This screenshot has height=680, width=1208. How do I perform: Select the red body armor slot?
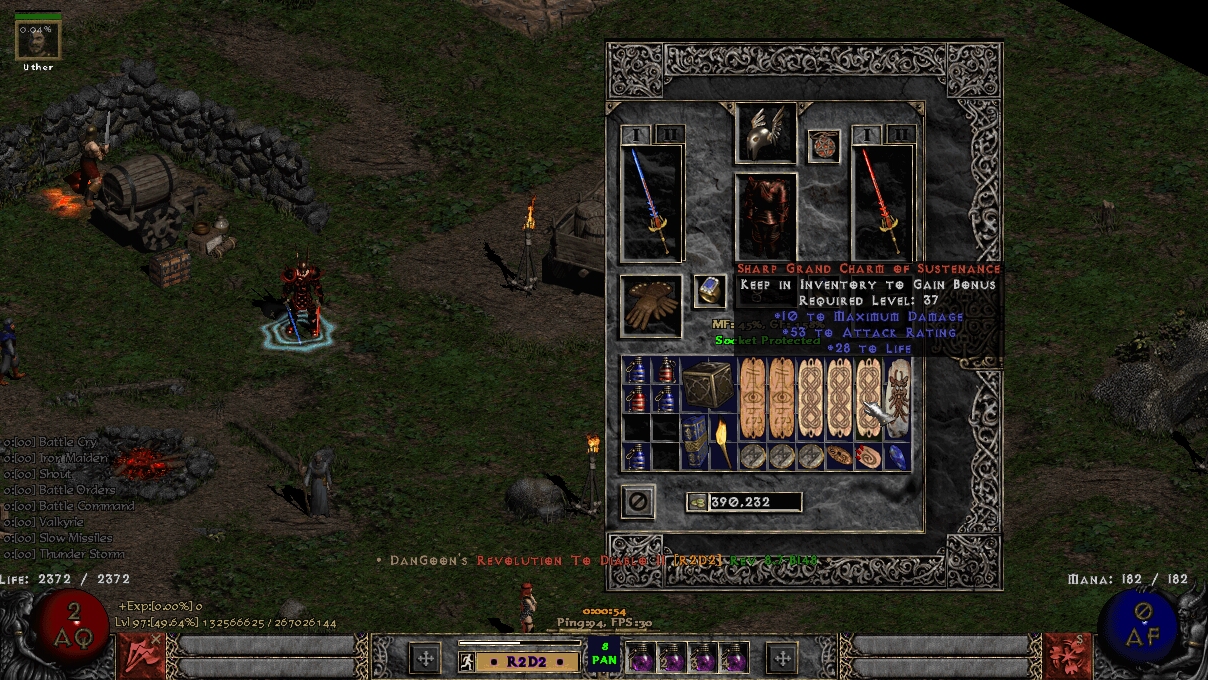[x=766, y=216]
